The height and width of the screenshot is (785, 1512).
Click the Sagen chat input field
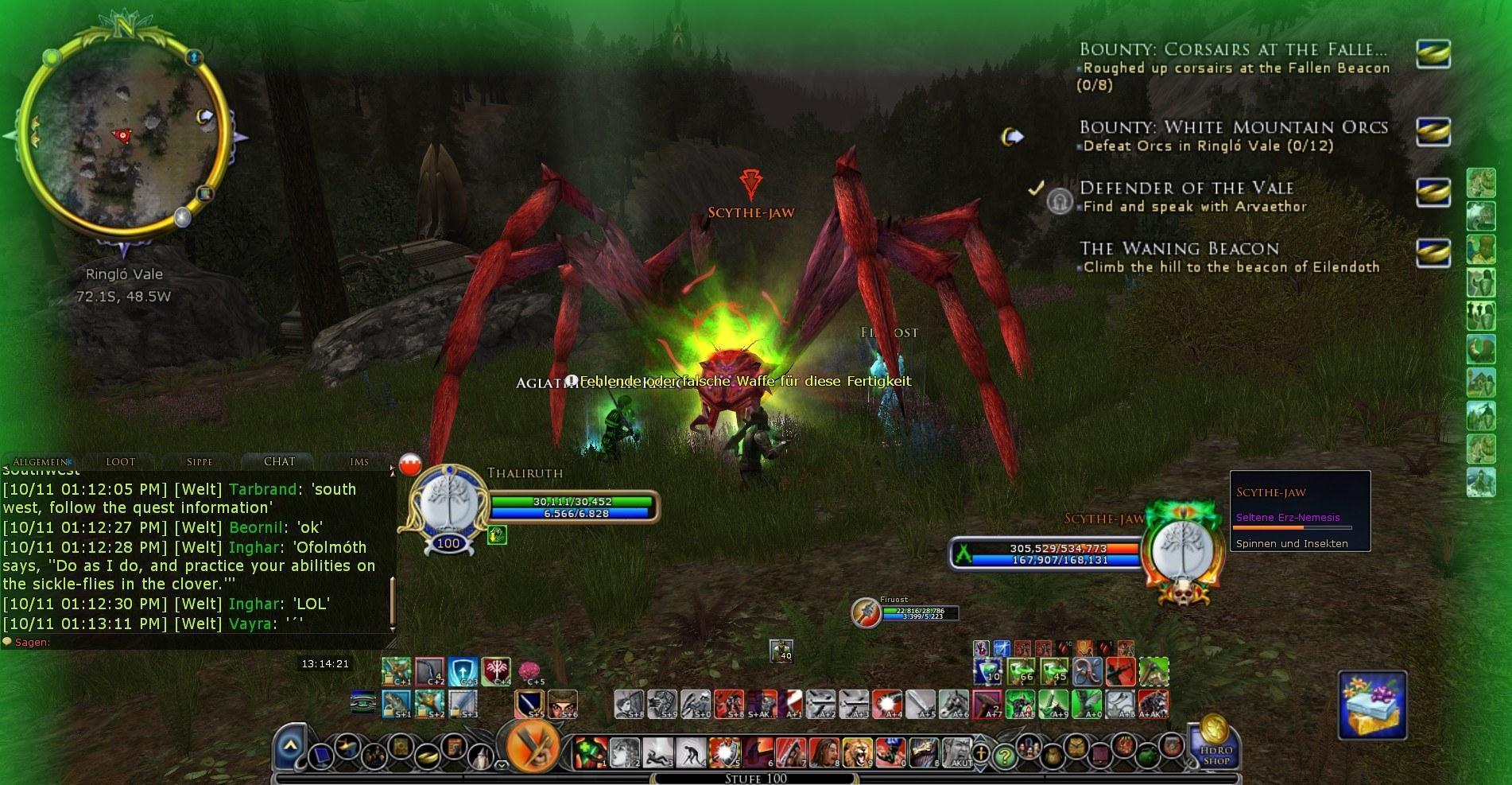click(199, 642)
